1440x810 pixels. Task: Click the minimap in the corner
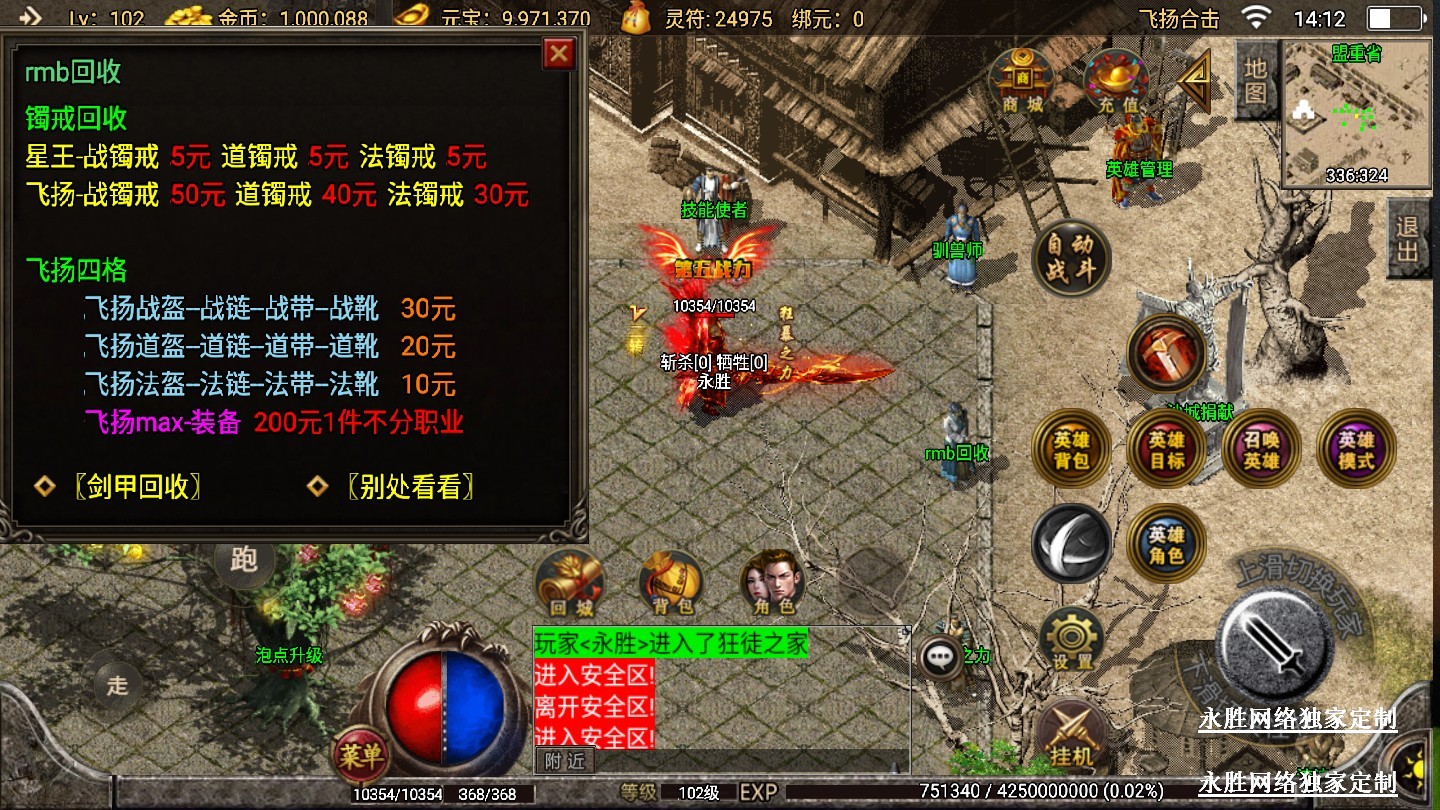click(x=1356, y=114)
